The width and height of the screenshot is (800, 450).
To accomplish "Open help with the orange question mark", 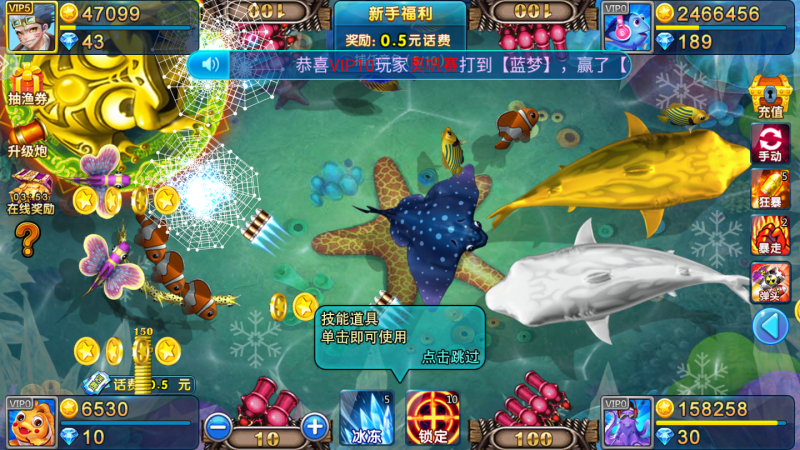I will 27,239.
